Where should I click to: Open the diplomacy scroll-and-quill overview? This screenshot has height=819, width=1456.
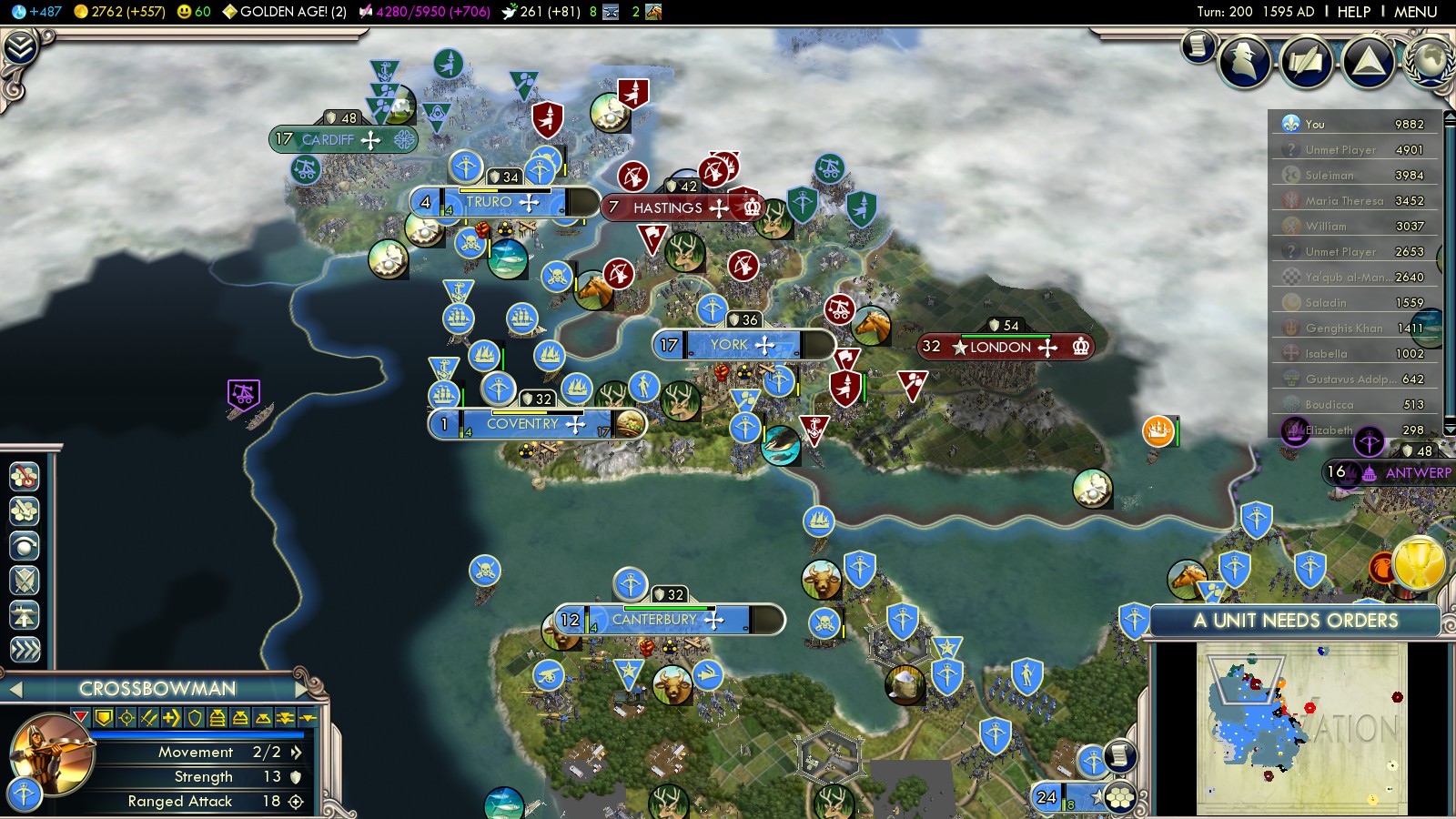point(1306,62)
